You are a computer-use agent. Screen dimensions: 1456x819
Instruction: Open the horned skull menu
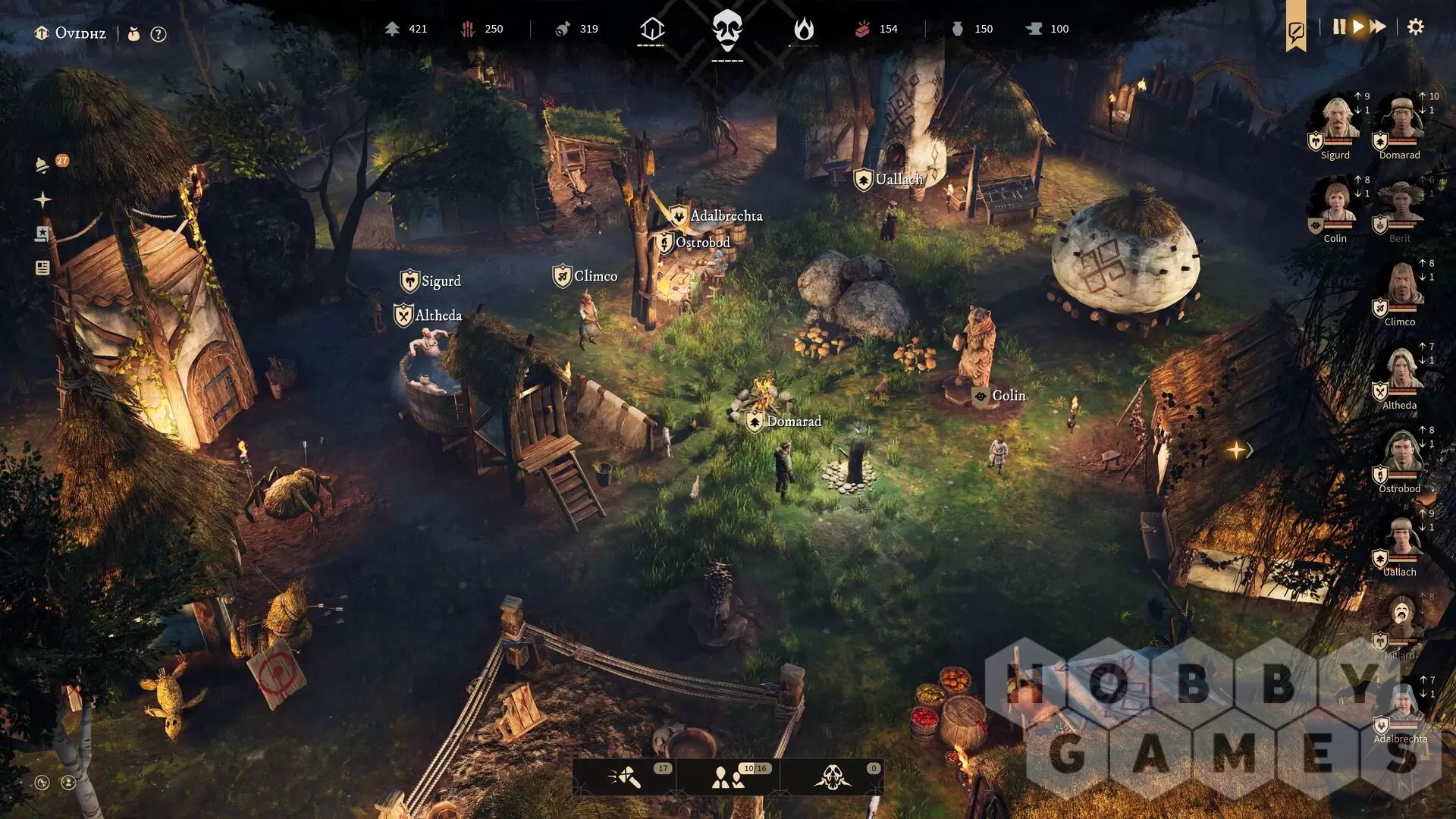(832, 777)
